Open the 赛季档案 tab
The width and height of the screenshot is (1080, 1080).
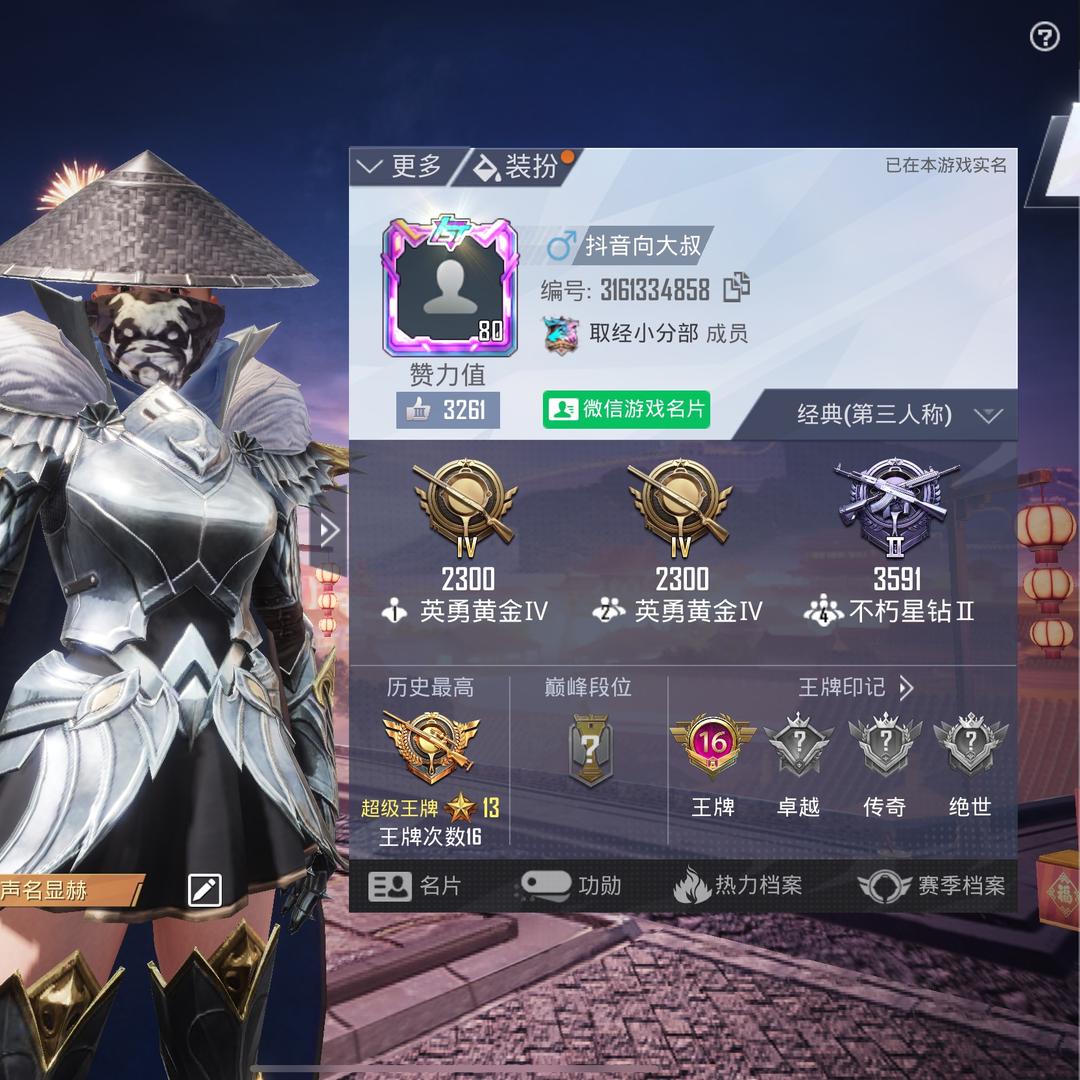932,886
